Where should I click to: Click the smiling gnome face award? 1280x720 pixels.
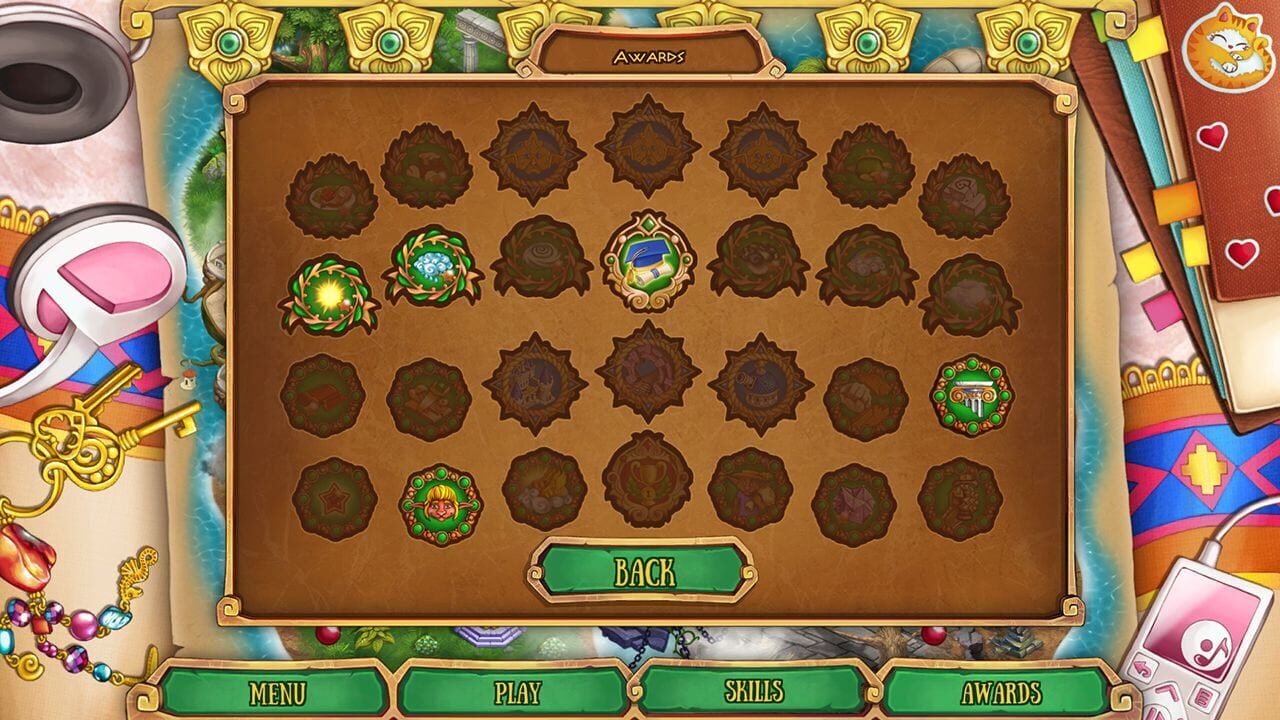[x=437, y=494]
